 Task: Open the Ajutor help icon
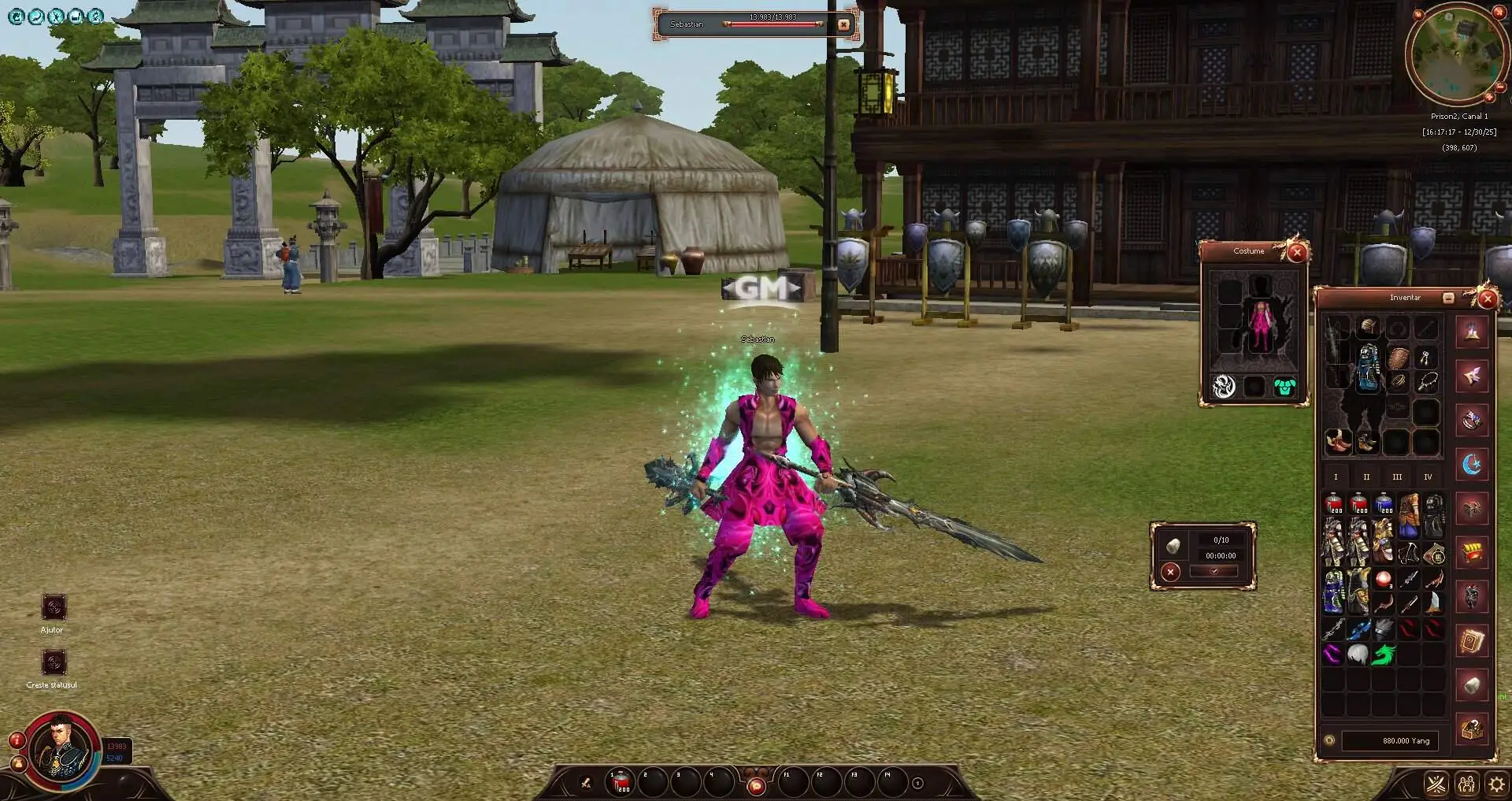[54, 607]
